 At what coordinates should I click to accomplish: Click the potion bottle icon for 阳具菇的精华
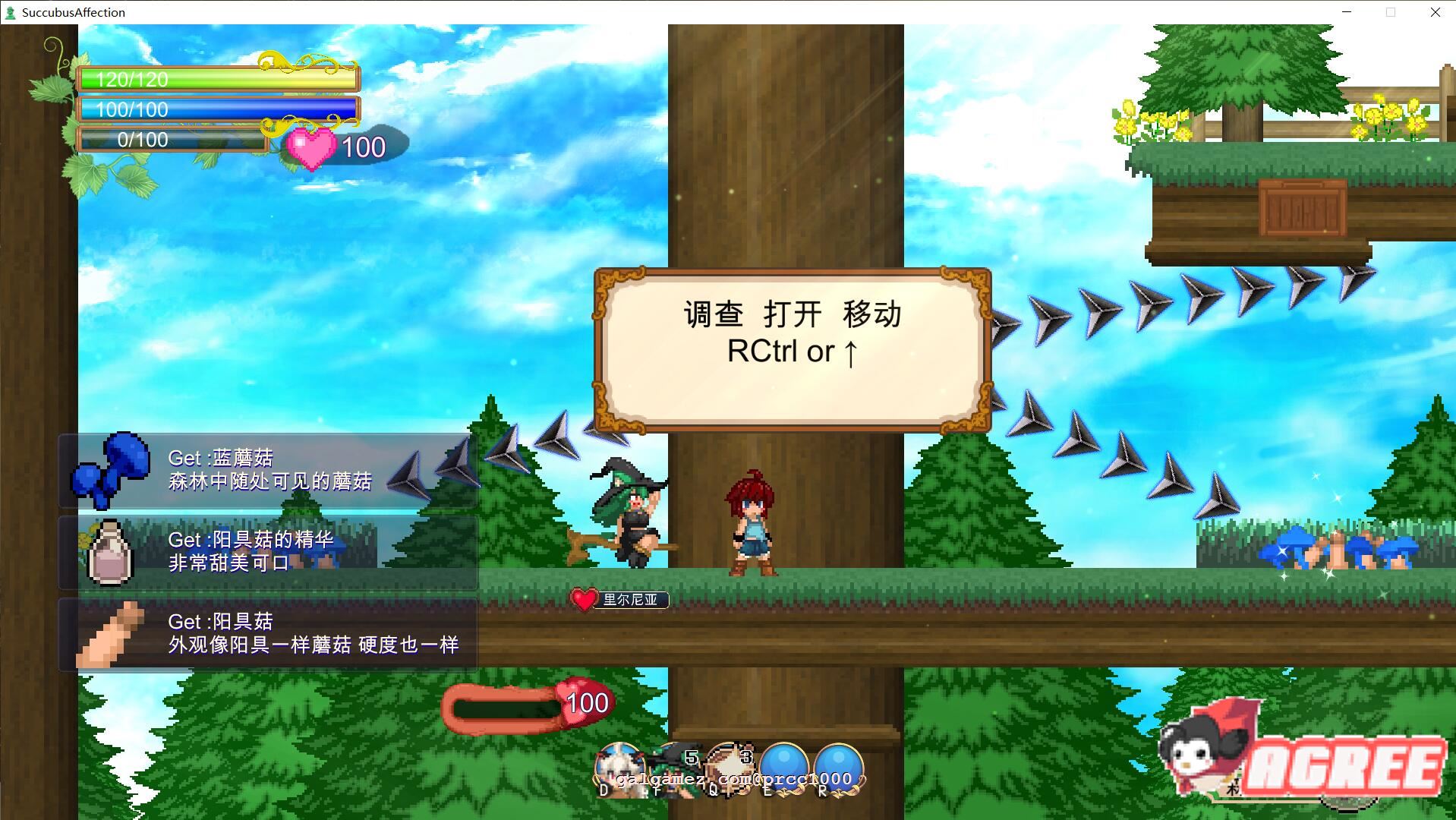pos(109,554)
